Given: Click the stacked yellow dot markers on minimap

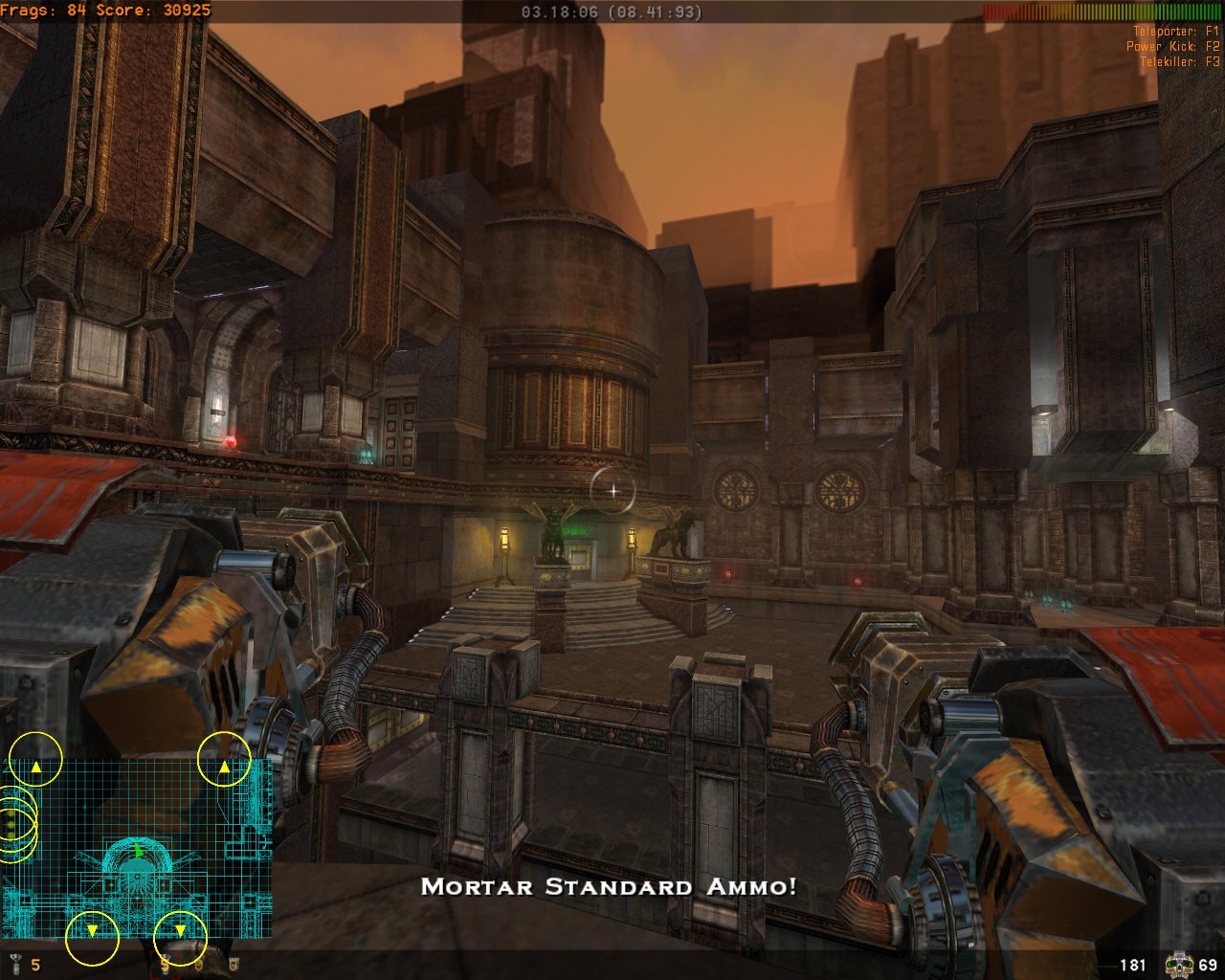Looking at the screenshot, I should 11,823.
